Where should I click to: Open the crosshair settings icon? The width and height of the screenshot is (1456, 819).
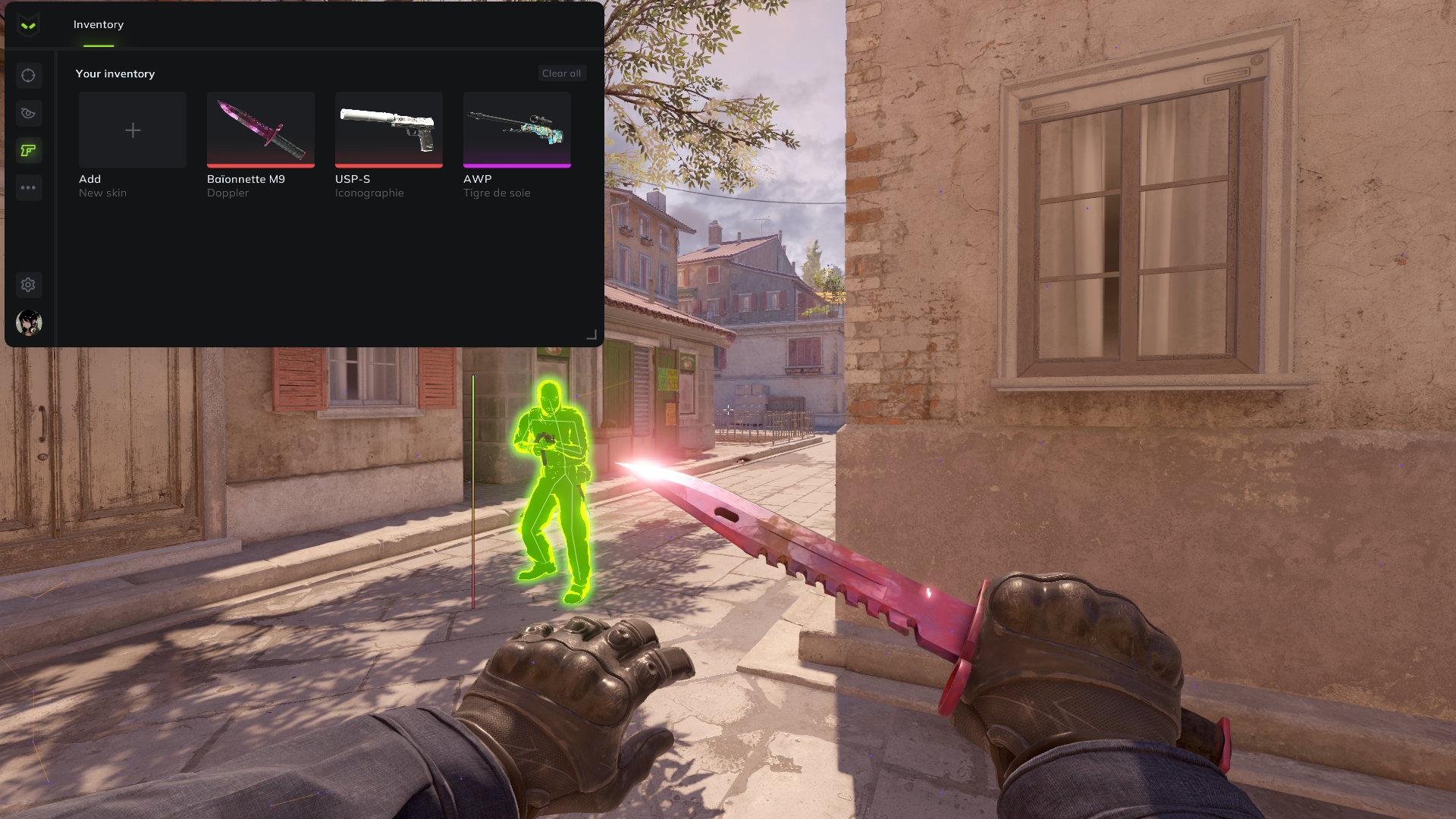29,76
